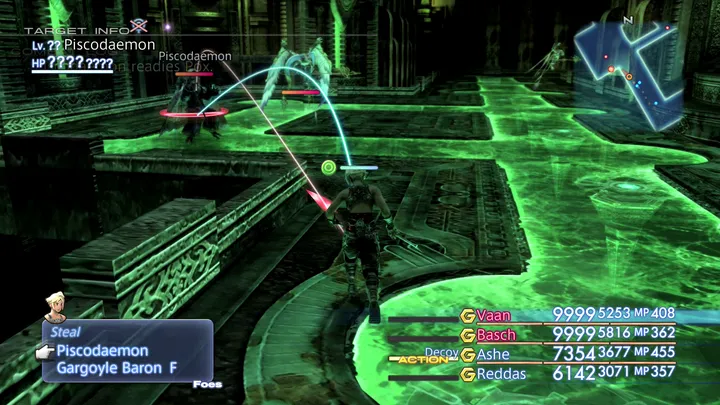Click the blonde character portrait above Steal
This screenshot has height=405, width=720.
[x=56, y=307]
